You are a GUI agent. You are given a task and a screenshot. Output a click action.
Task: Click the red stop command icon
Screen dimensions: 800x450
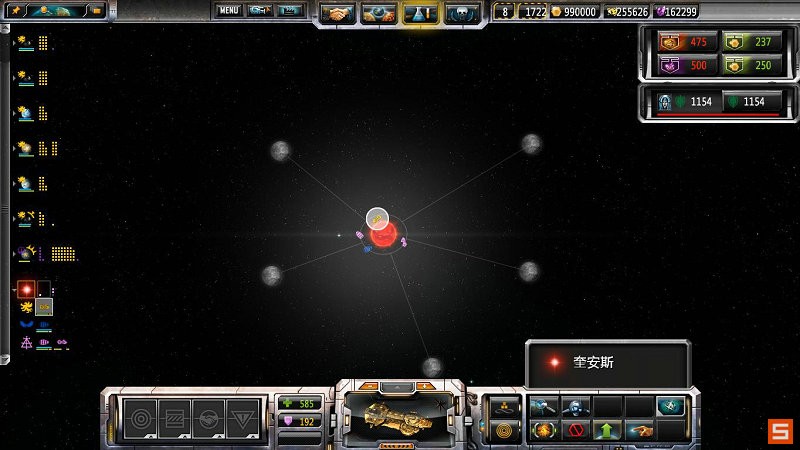pyautogui.click(x=574, y=431)
